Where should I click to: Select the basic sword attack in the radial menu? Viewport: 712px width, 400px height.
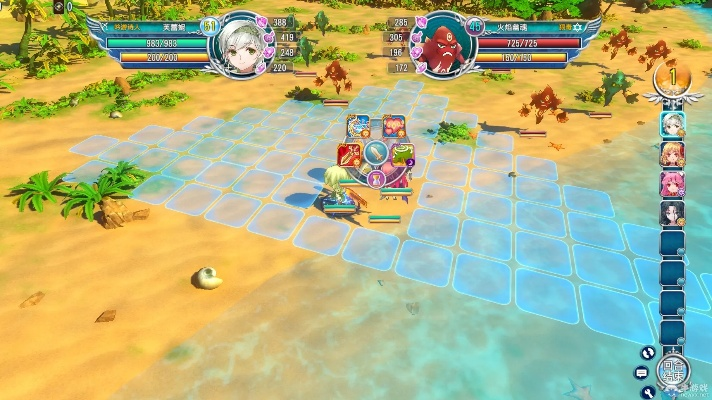pyautogui.click(x=375, y=153)
